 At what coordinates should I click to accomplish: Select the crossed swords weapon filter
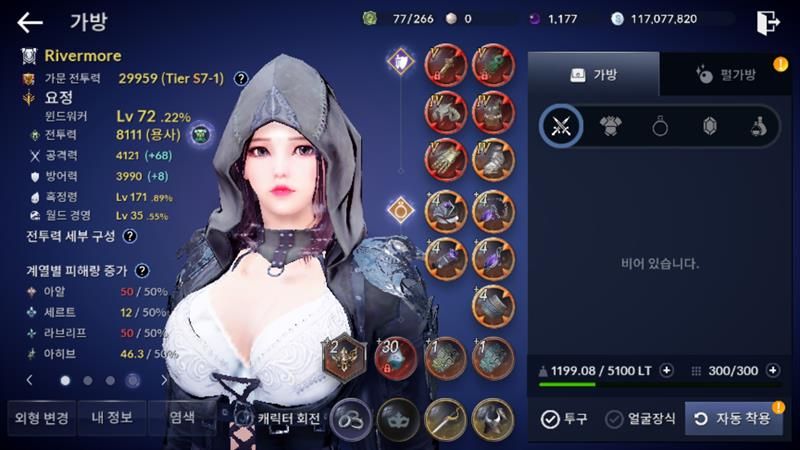(561, 126)
